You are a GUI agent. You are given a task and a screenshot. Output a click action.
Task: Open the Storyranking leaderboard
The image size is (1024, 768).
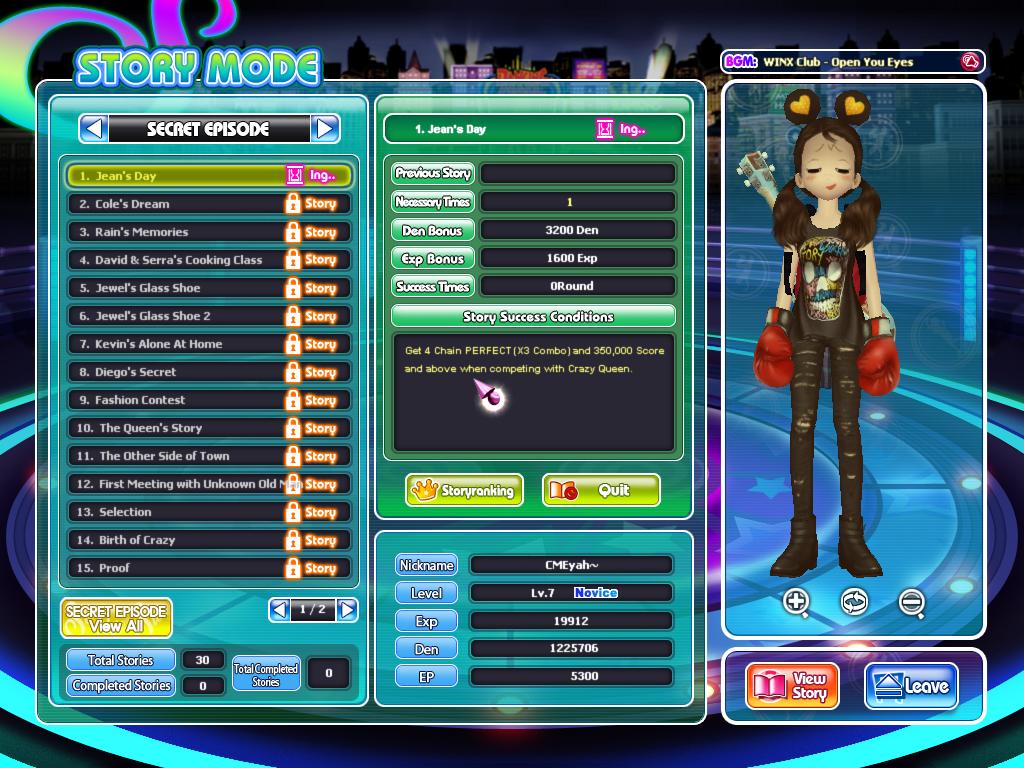tap(464, 491)
